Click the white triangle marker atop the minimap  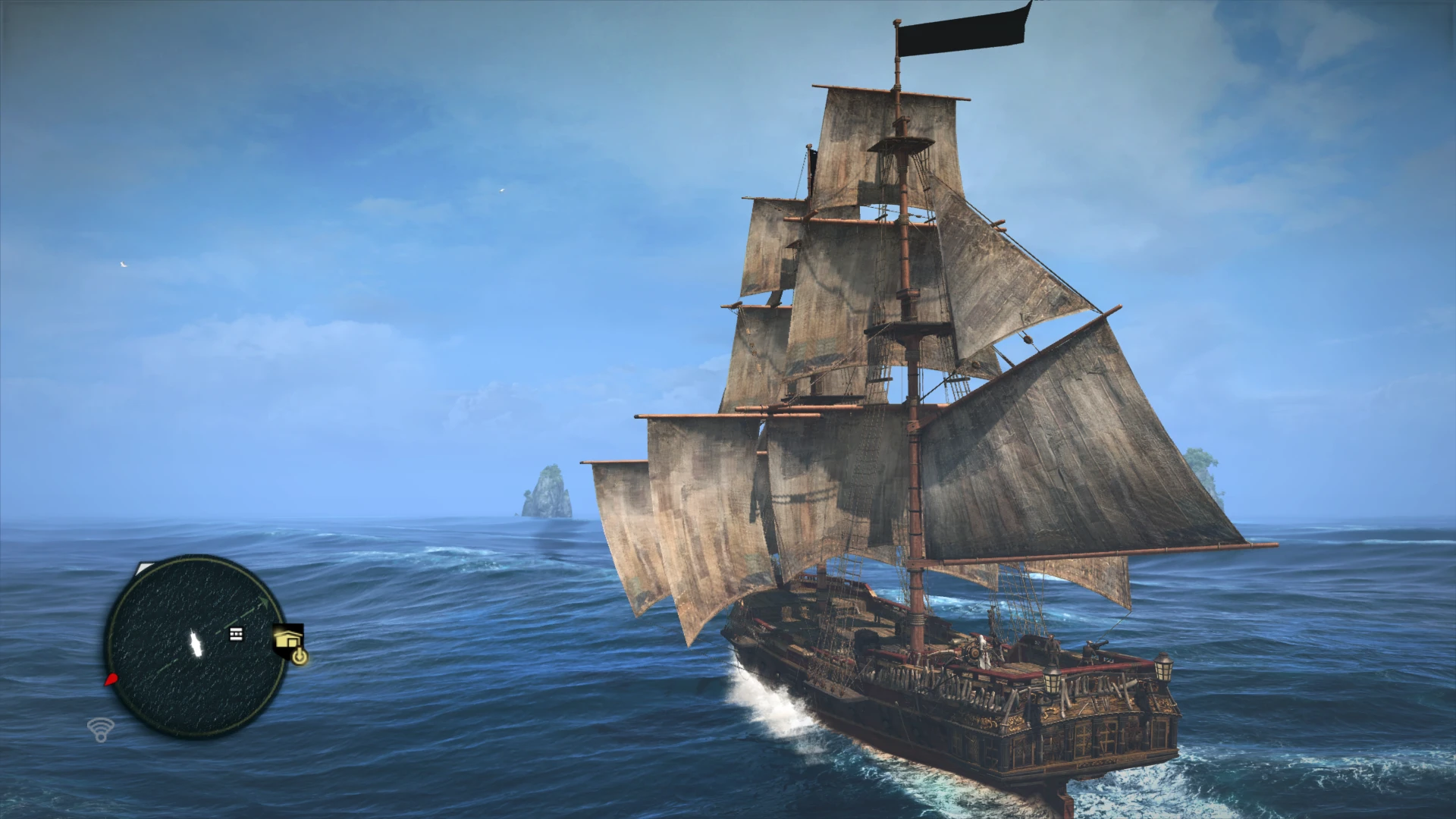click(x=144, y=566)
